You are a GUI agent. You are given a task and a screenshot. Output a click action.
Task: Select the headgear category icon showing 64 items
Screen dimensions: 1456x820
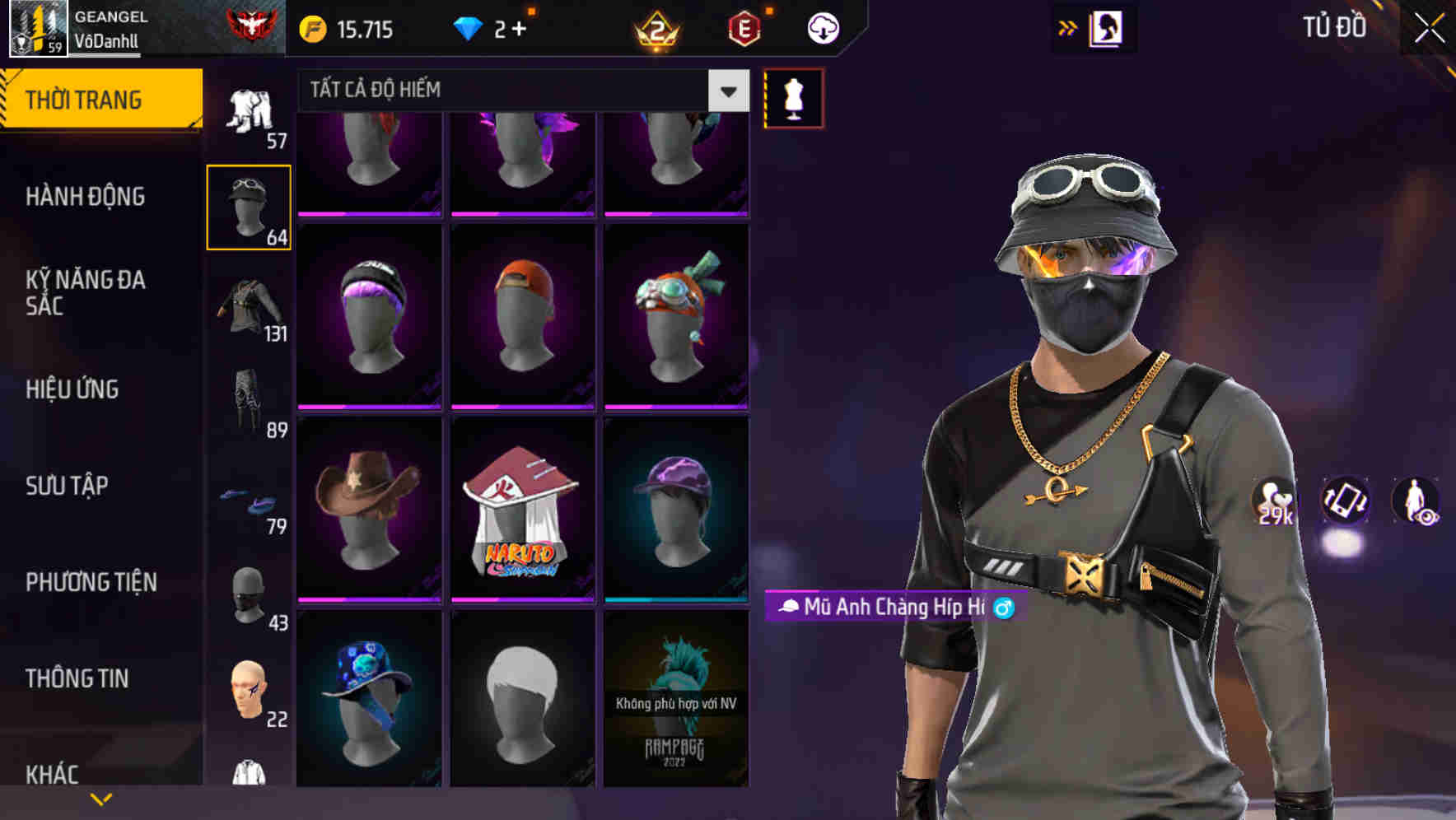[x=249, y=207]
